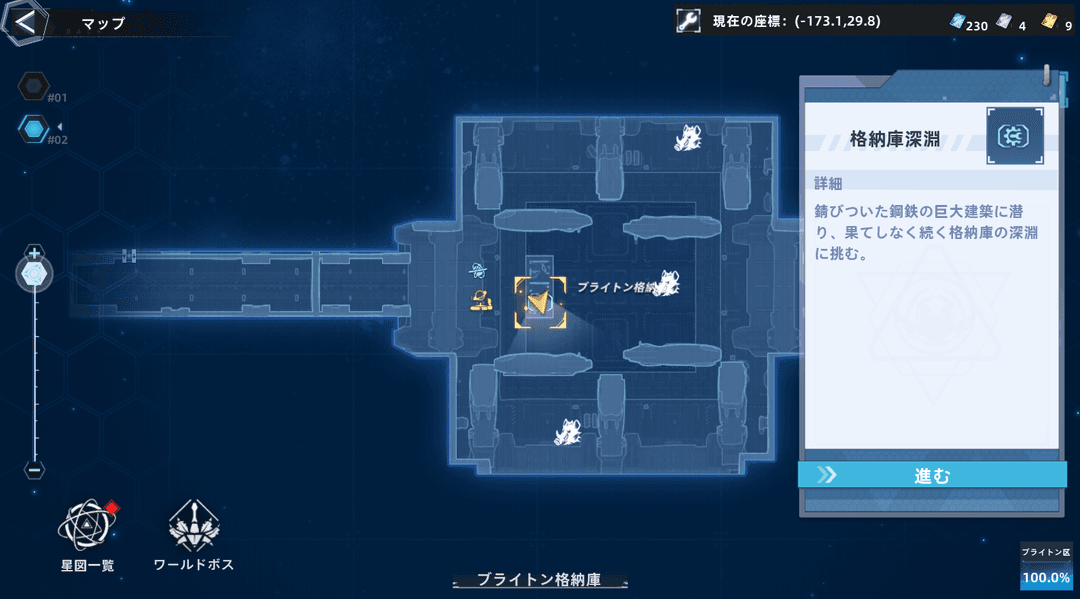Click the 進む proceed button
Screen dimensions: 1080x599
point(932,475)
